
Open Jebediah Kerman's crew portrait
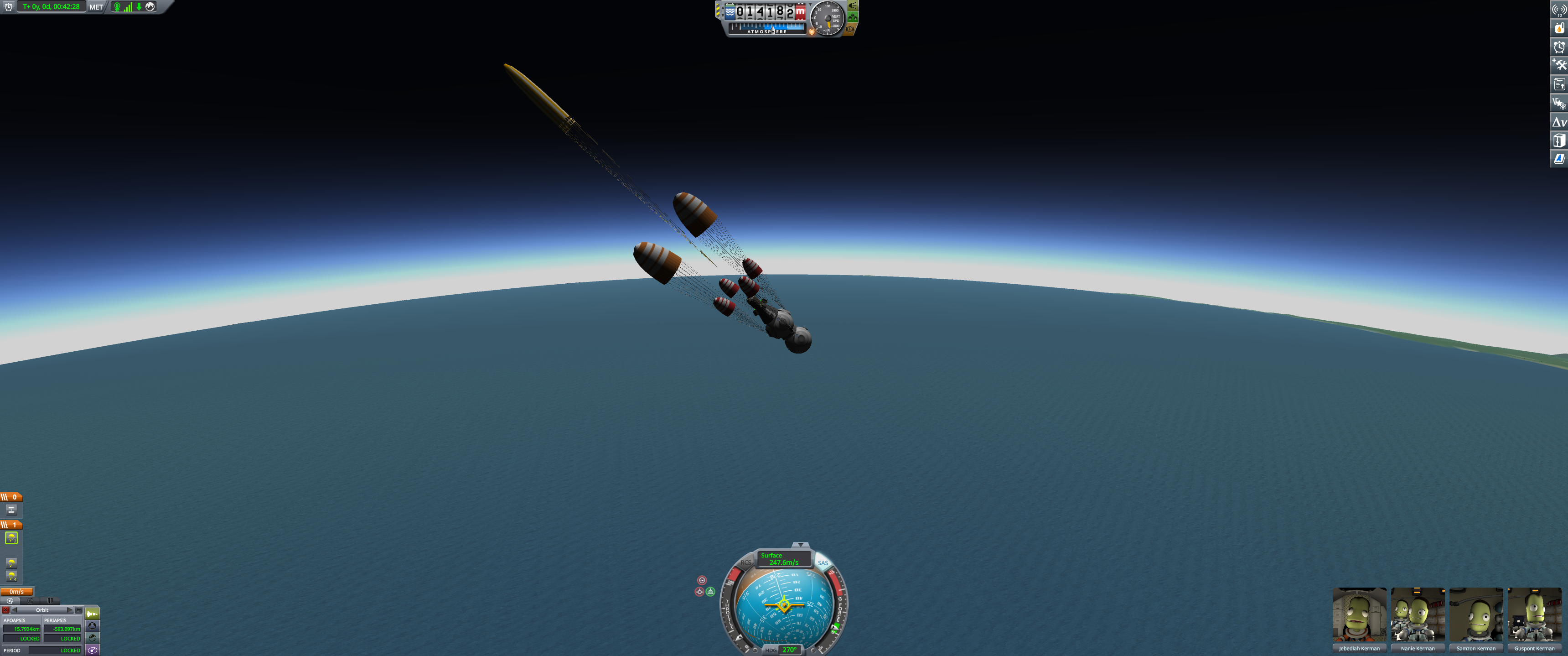click(1359, 615)
